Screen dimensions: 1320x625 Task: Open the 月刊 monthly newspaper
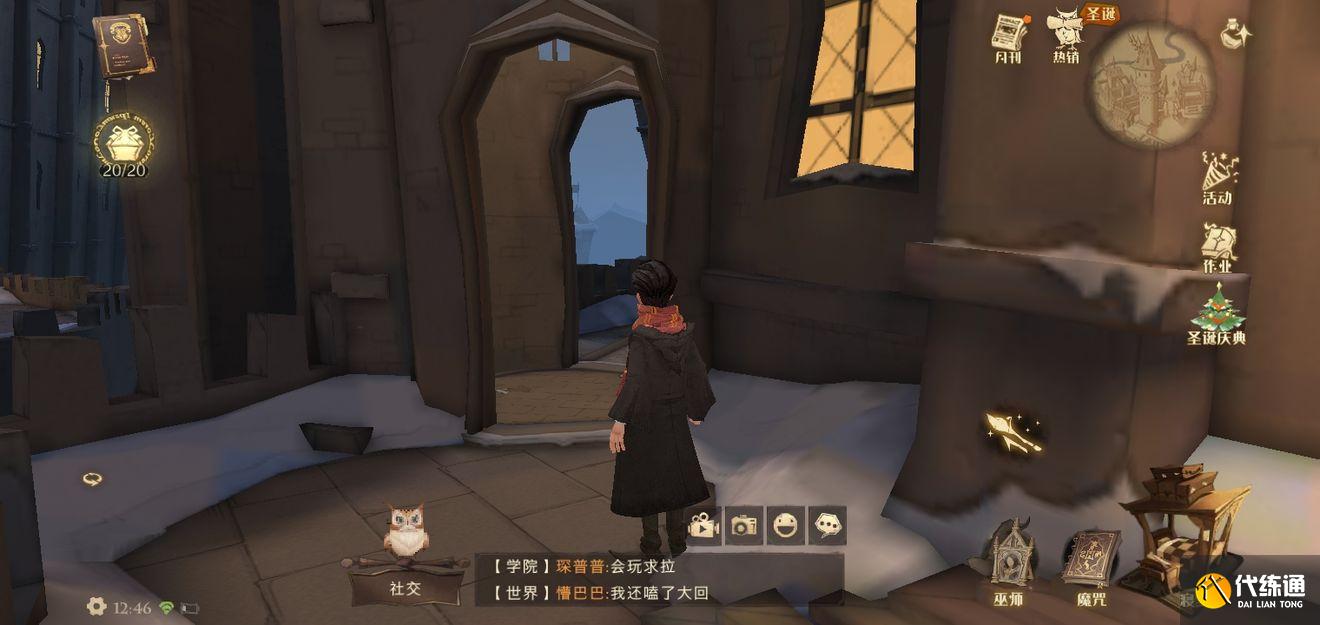pyautogui.click(x=1010, y=38)
